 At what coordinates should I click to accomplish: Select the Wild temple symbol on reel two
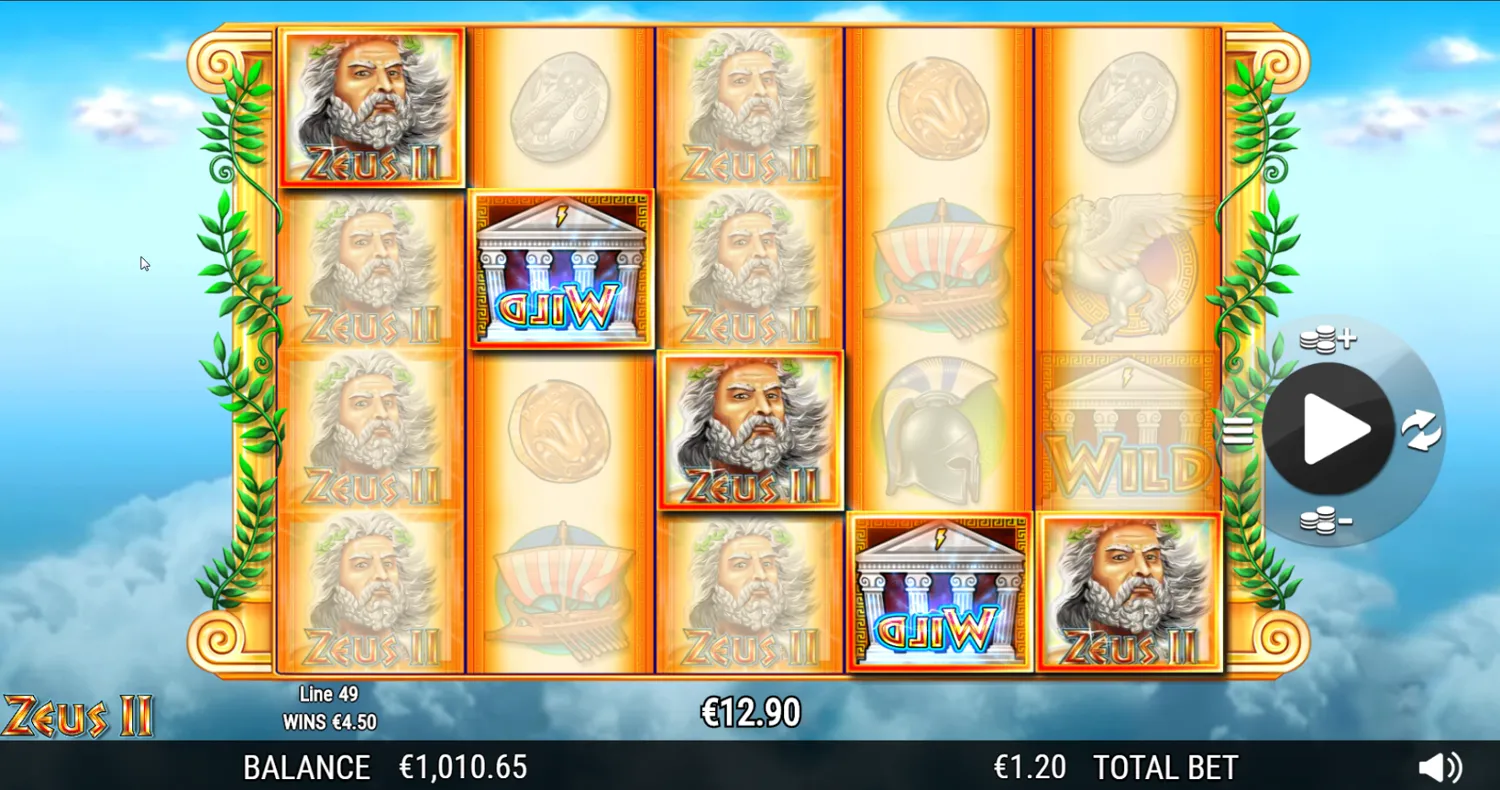pyautogui.click(x=561, y=269)
